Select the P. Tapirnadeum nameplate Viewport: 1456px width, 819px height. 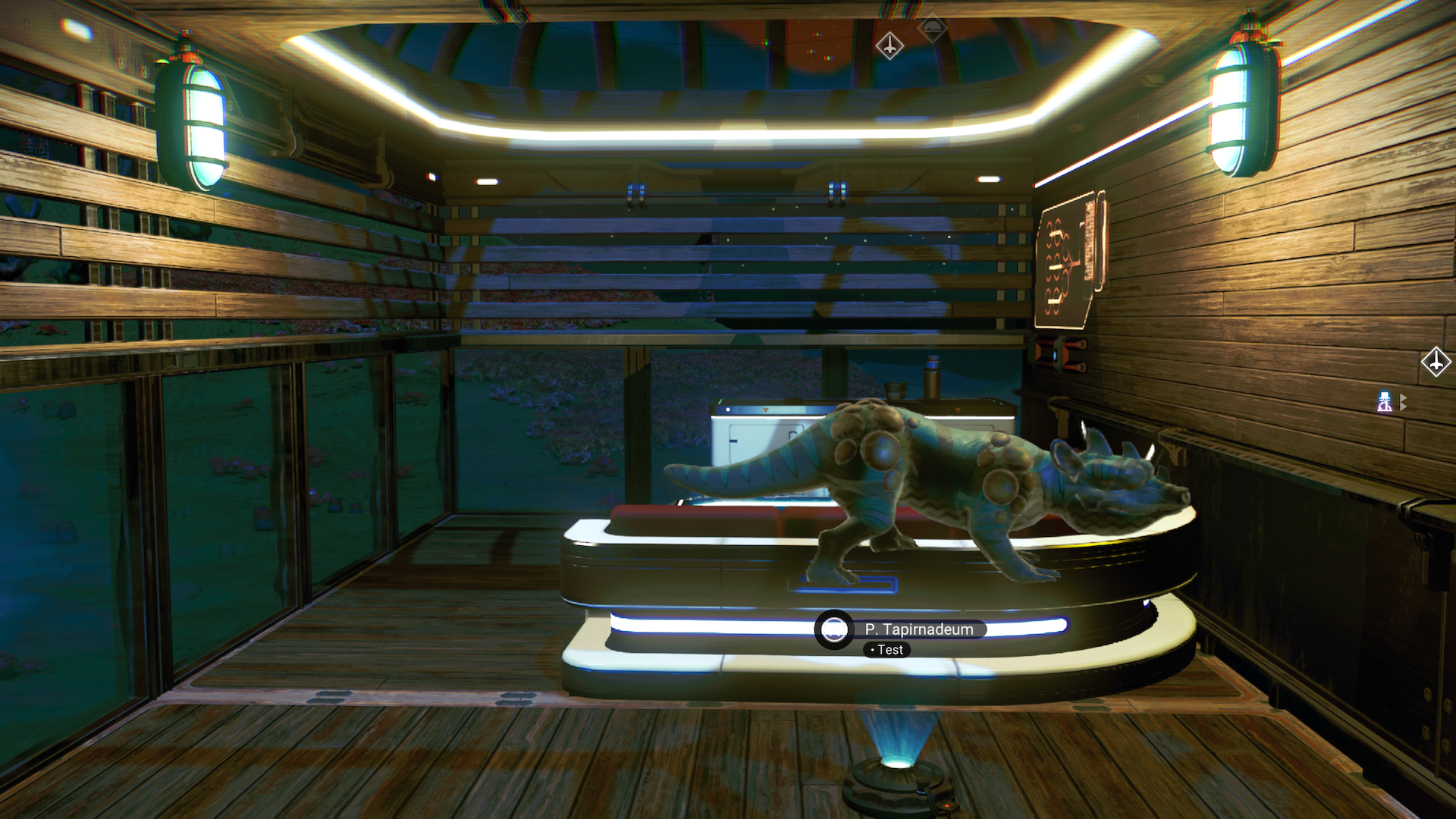(x=920, y=629)
